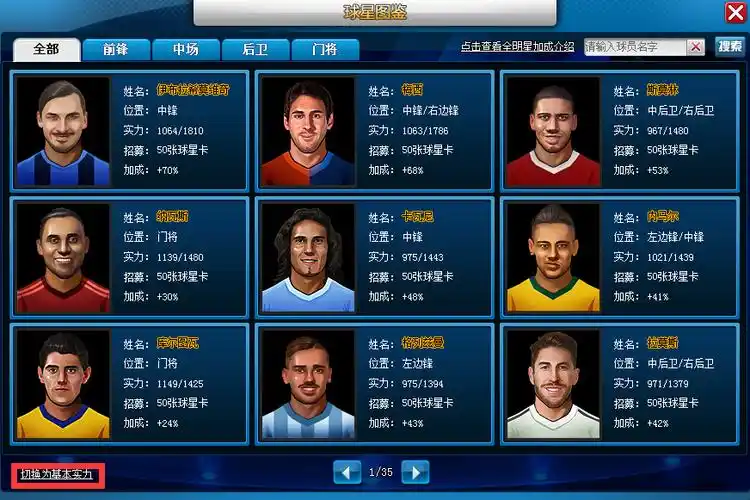Choose the 门将 tab
750x500 pixels.
pyautogui.click(x=323, y=49)
